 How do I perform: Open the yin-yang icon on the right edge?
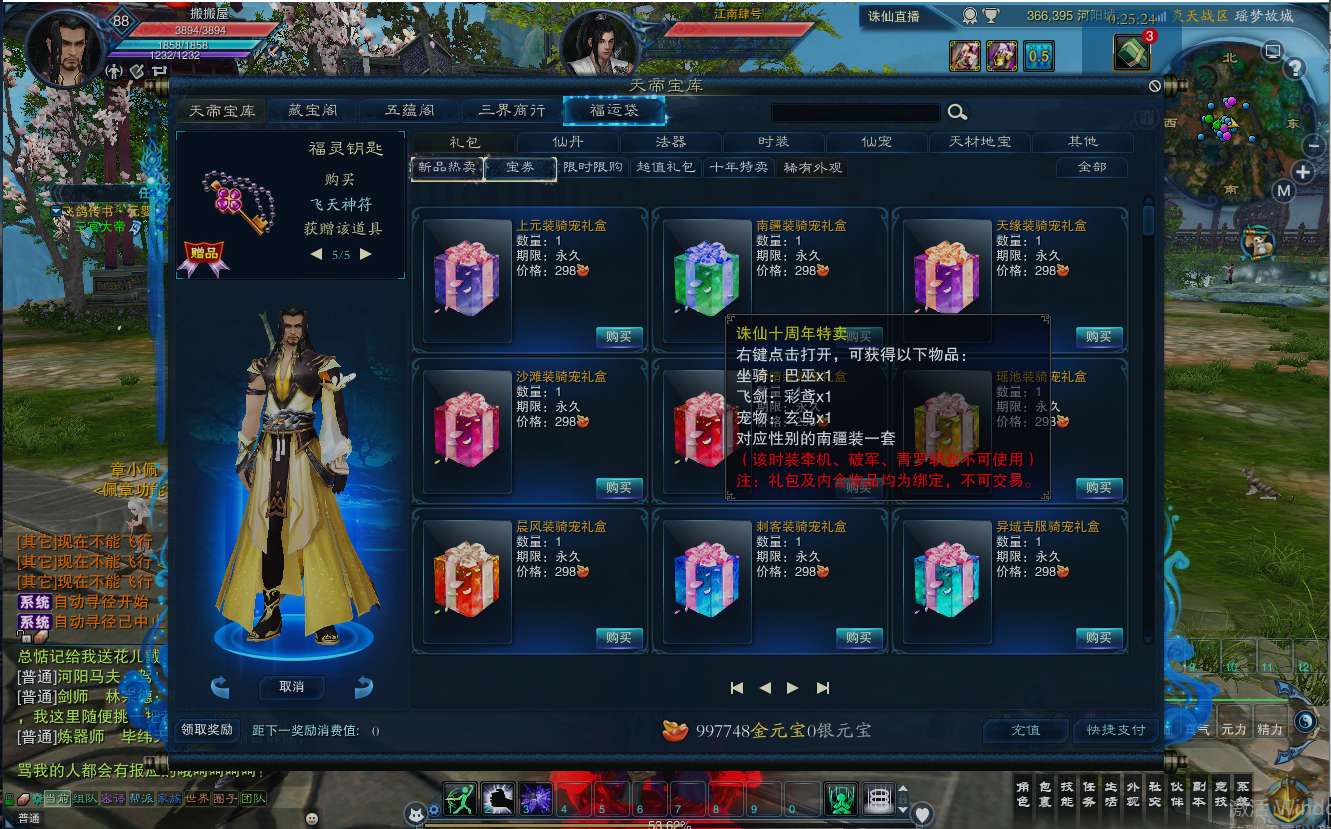[x=1305, y=721]
